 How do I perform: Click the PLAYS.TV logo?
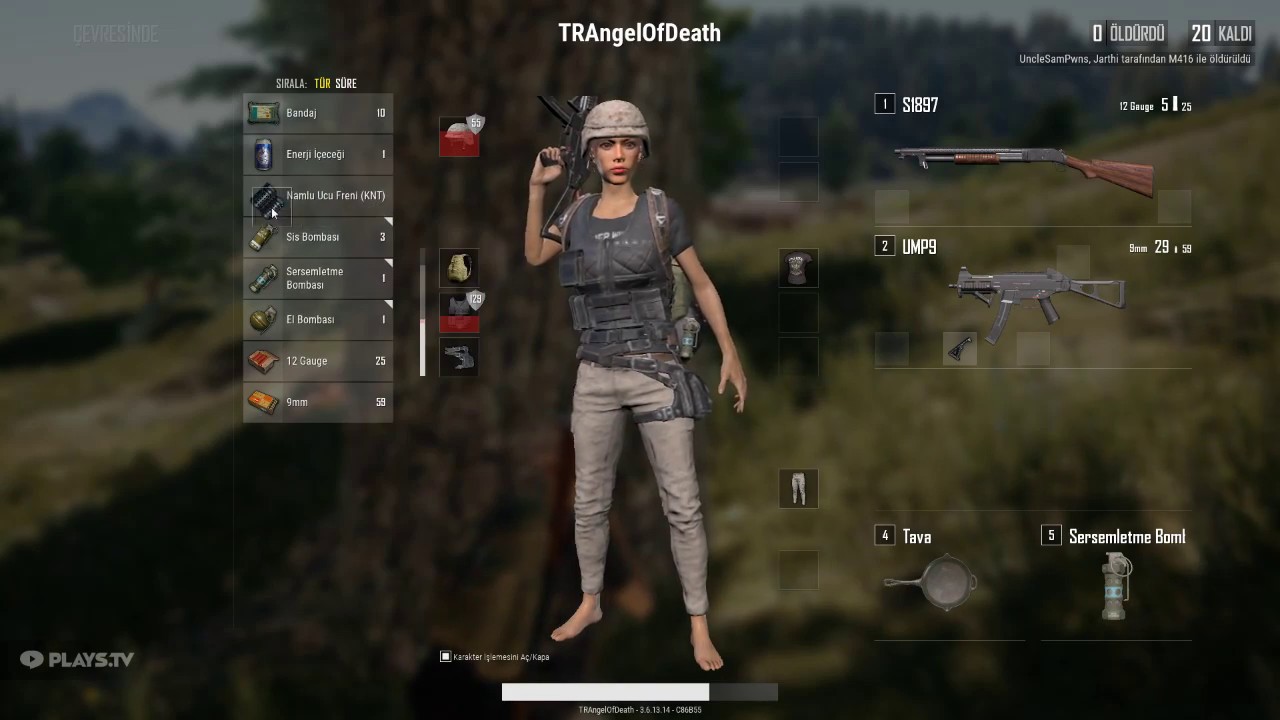pyautogui.click(x=77, y=659)
